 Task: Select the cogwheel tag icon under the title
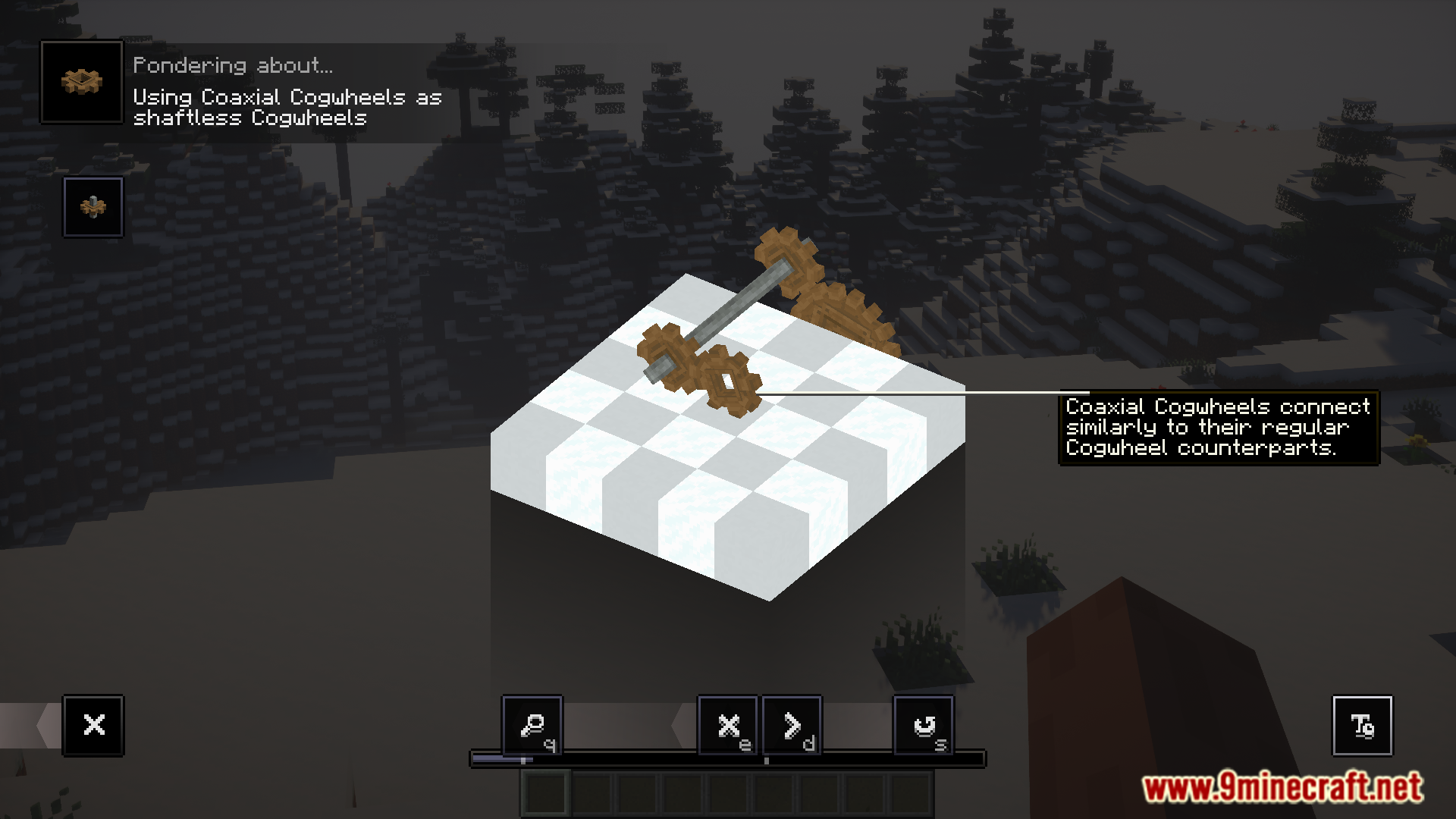pos(93,207)
